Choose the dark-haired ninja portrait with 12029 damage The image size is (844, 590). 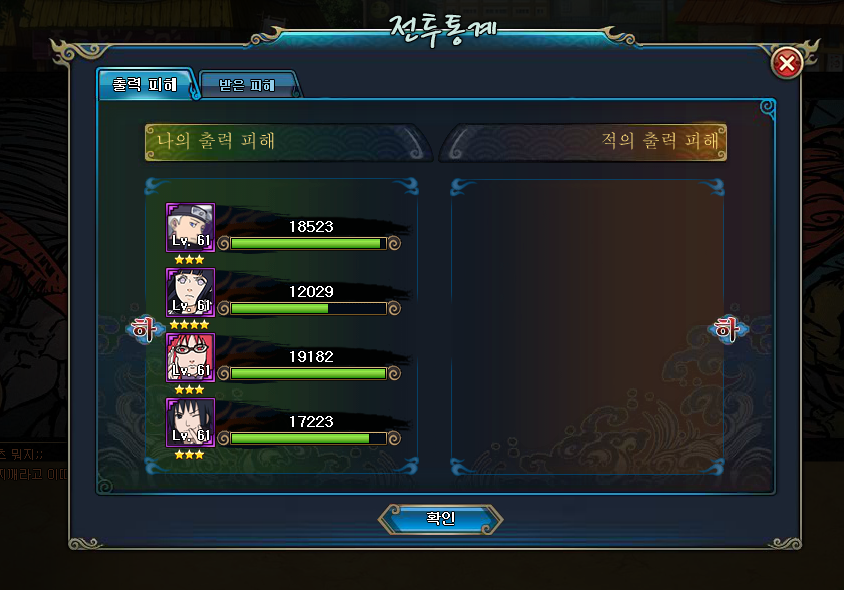190,293
